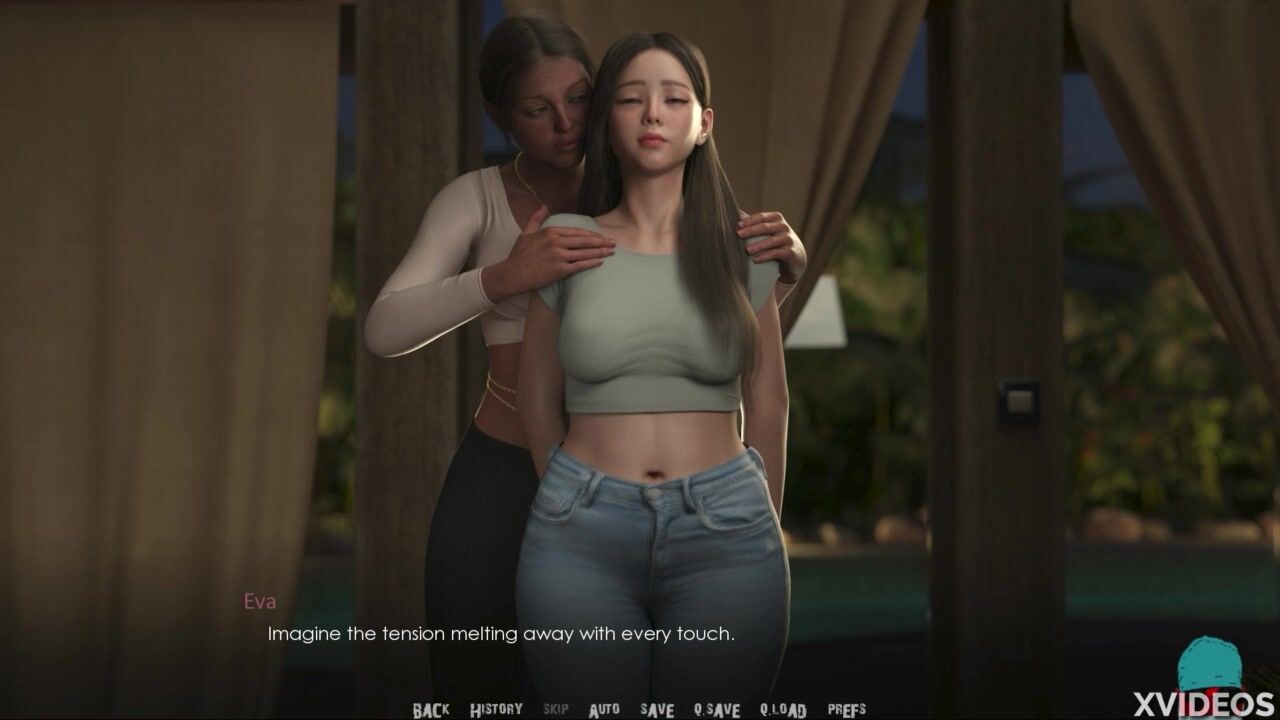Viewport: 1280px width, 720px height.
Task: Perform a quick save with Q.Save
Action: 717,710
